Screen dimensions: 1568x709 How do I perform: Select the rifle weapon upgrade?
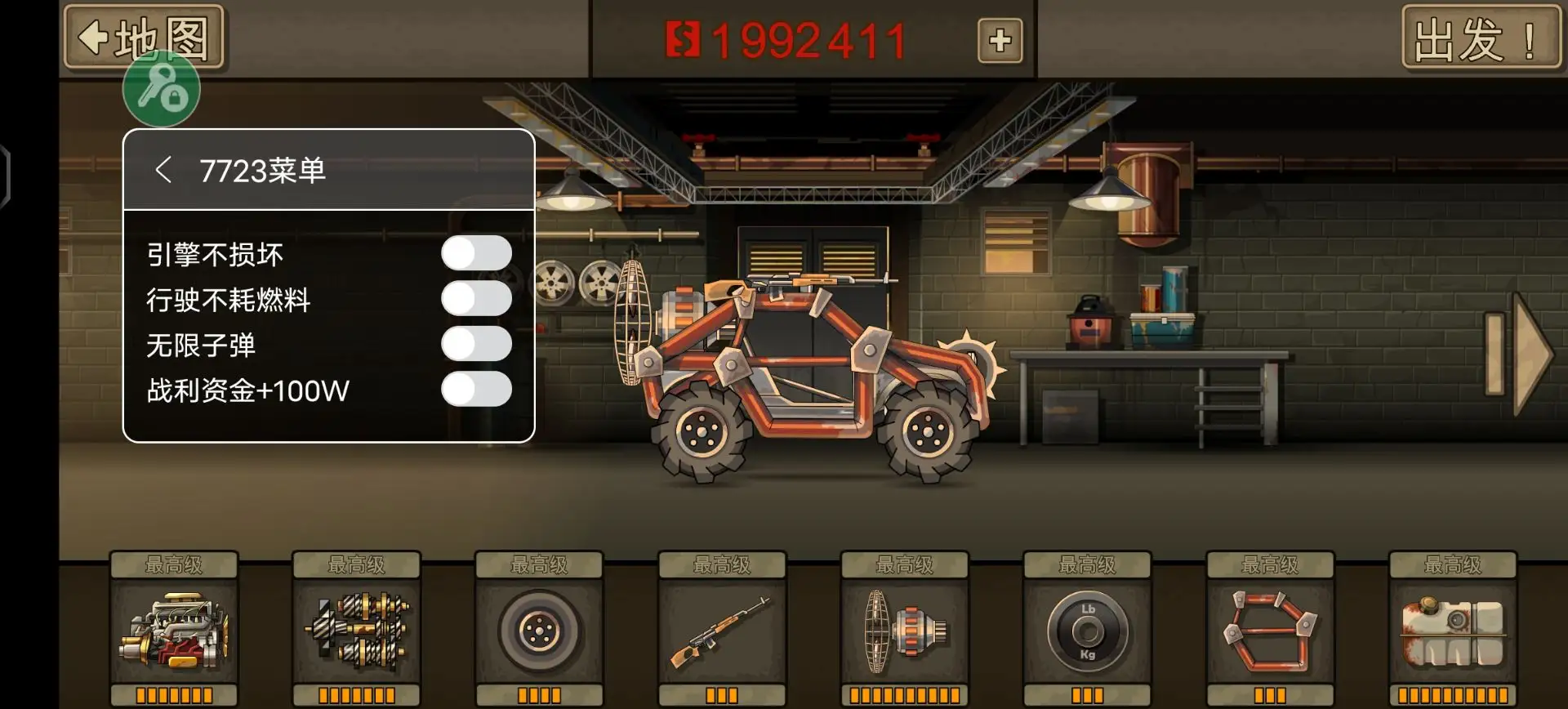[722, 631]
